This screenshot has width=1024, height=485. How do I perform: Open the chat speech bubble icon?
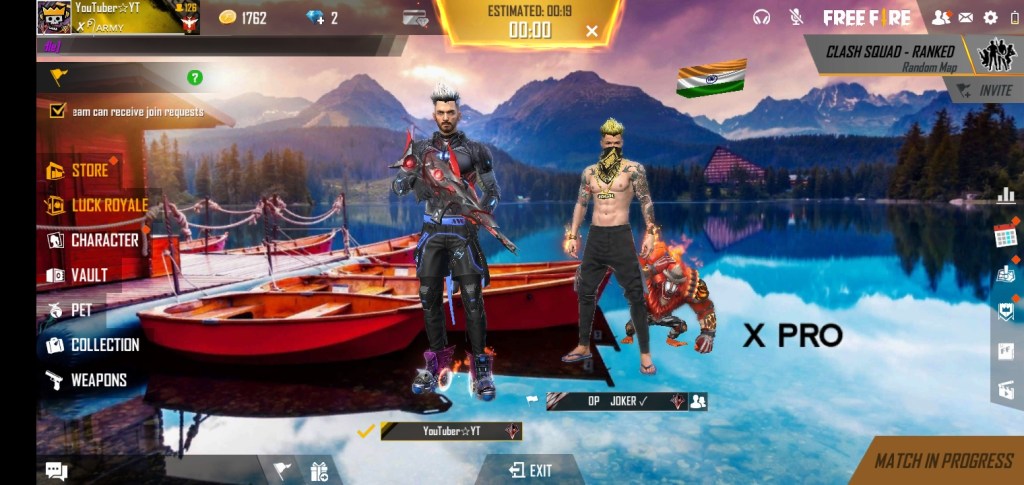56,471
